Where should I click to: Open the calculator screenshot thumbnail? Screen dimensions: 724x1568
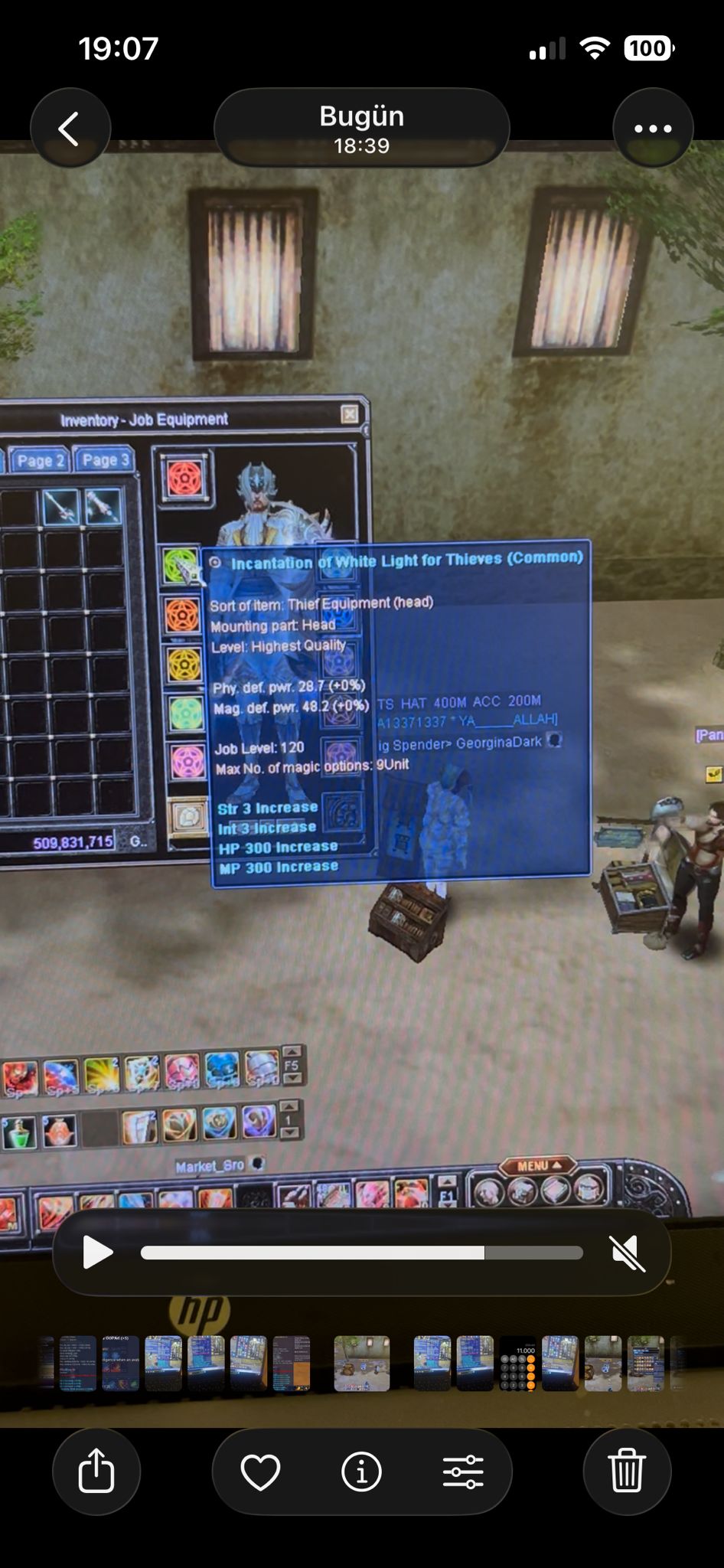tap(517, 1364)
